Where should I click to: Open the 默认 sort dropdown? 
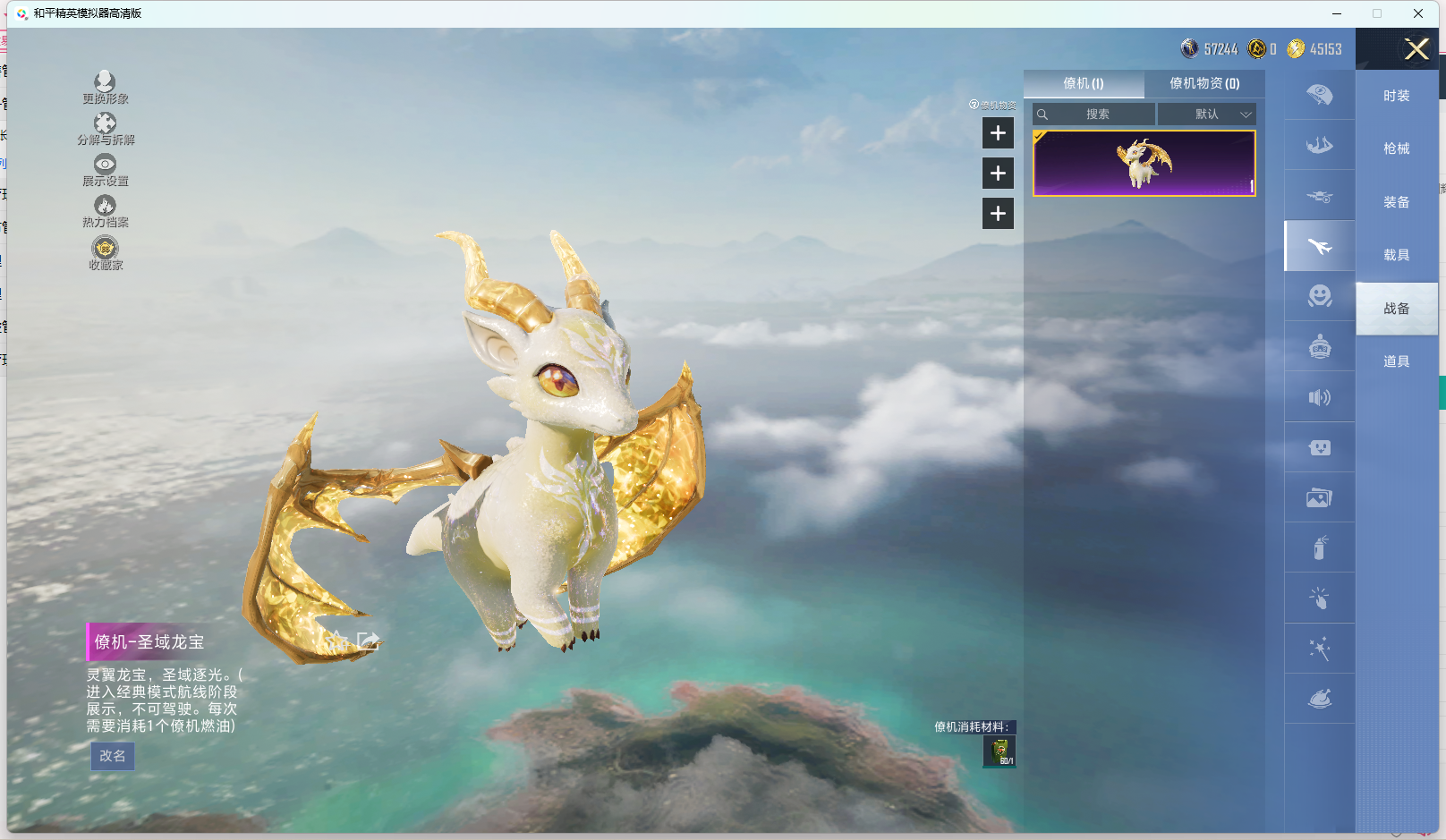click(1207, 115)
